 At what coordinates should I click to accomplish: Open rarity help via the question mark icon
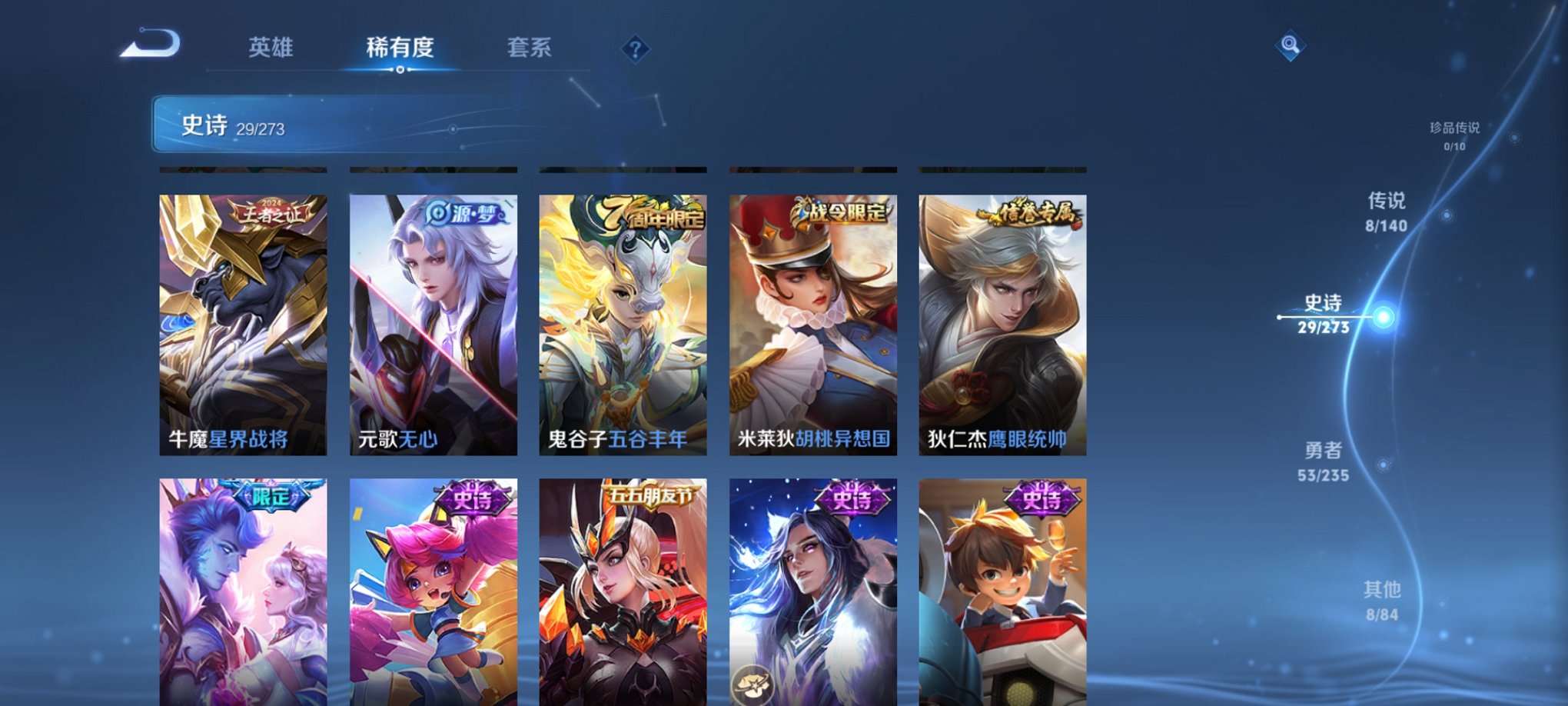[x=635, y=50]
